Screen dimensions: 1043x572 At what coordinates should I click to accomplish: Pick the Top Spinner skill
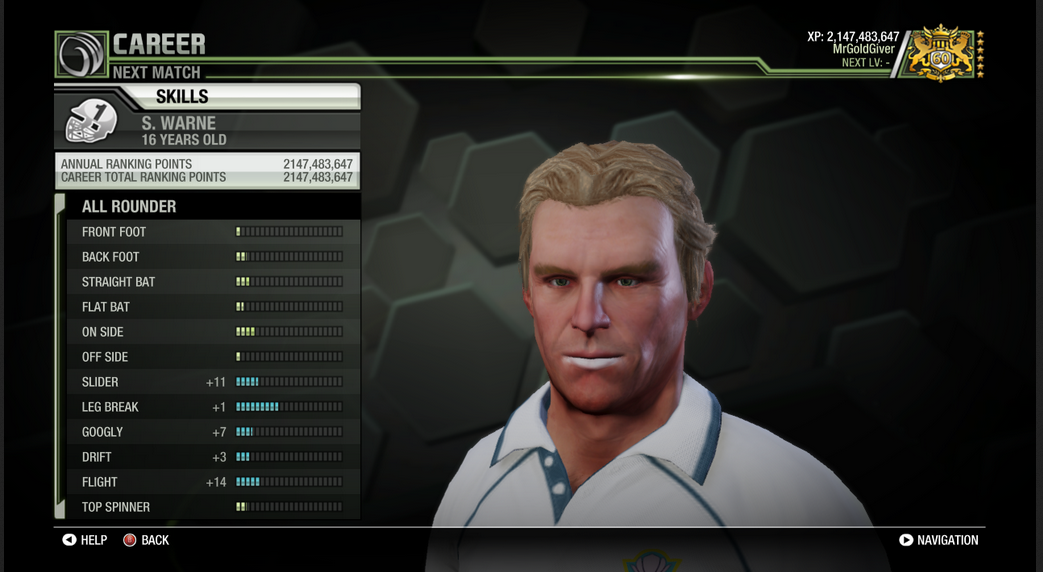tap(212, 507)
